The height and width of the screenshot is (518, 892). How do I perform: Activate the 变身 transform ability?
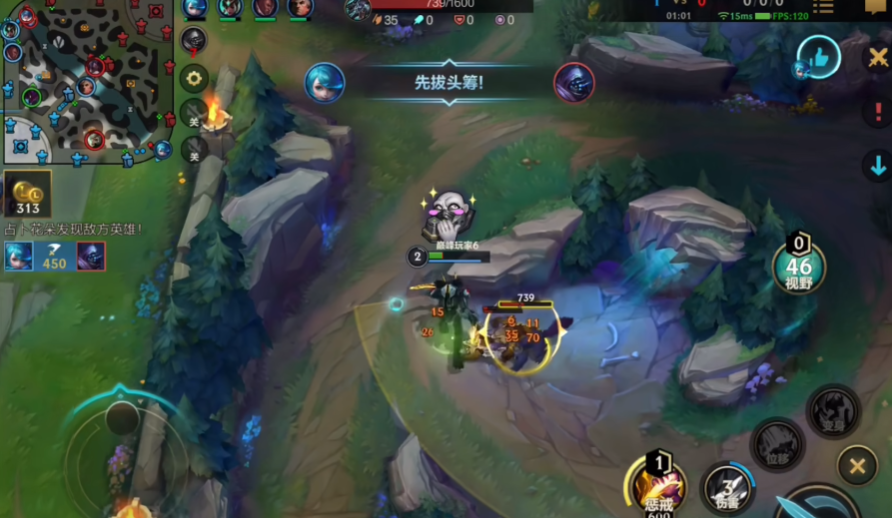(833, 411)
